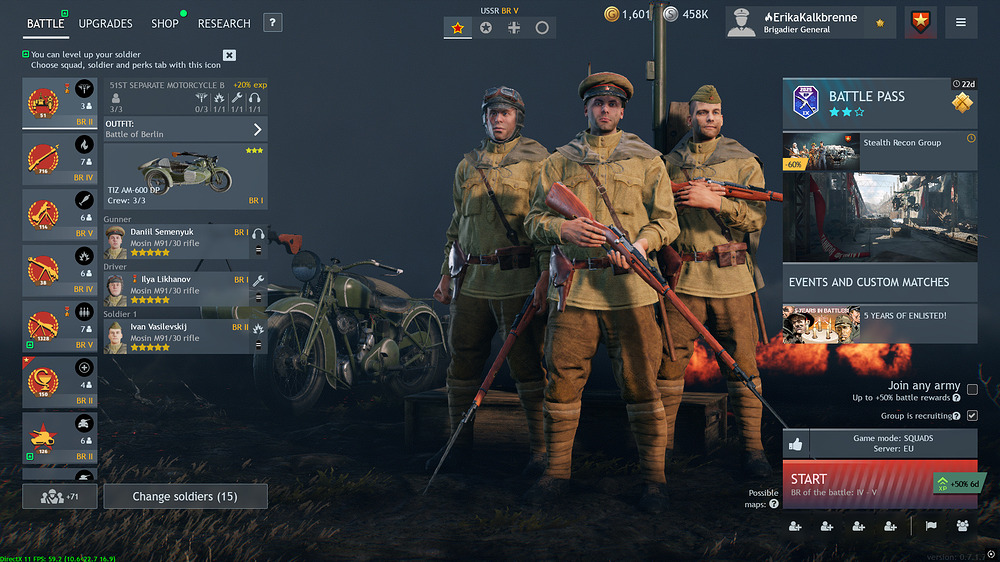
Task: Select the USSR red star faction icon
Action: point(458,28)
